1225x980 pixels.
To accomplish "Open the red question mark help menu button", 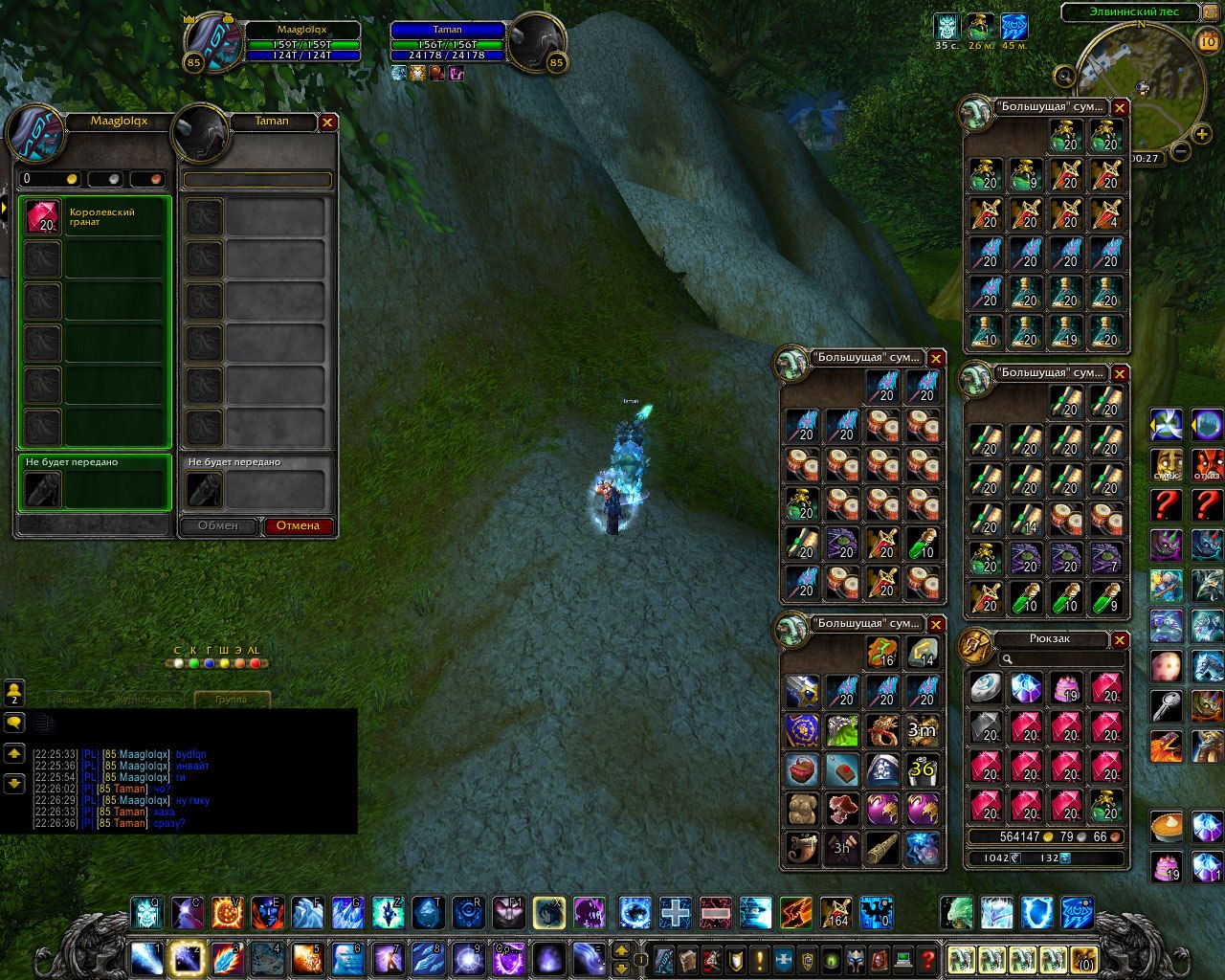I will 926,959.
